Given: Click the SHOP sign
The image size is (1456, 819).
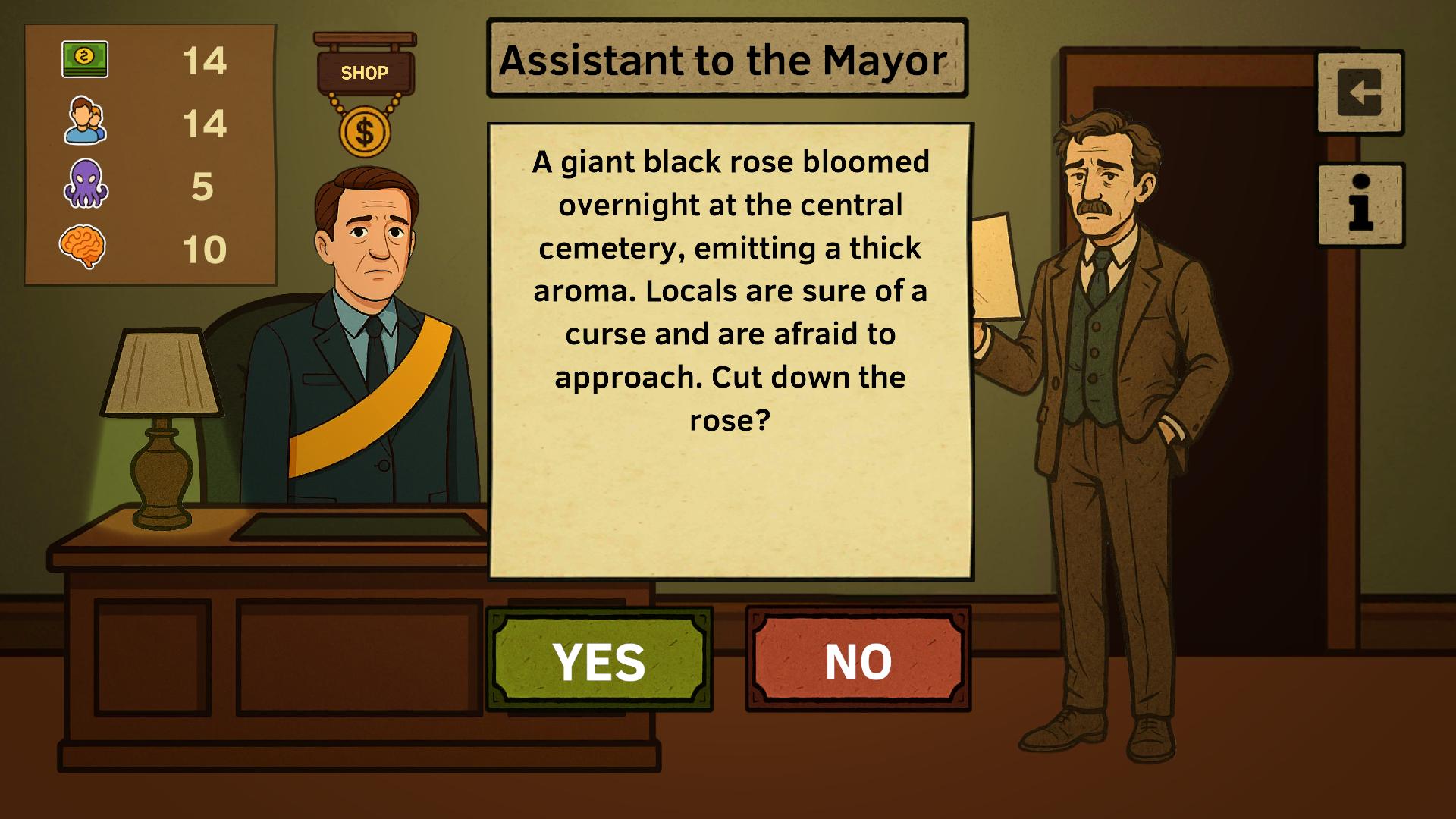Looking at the screenshot, I should point(365,72).
